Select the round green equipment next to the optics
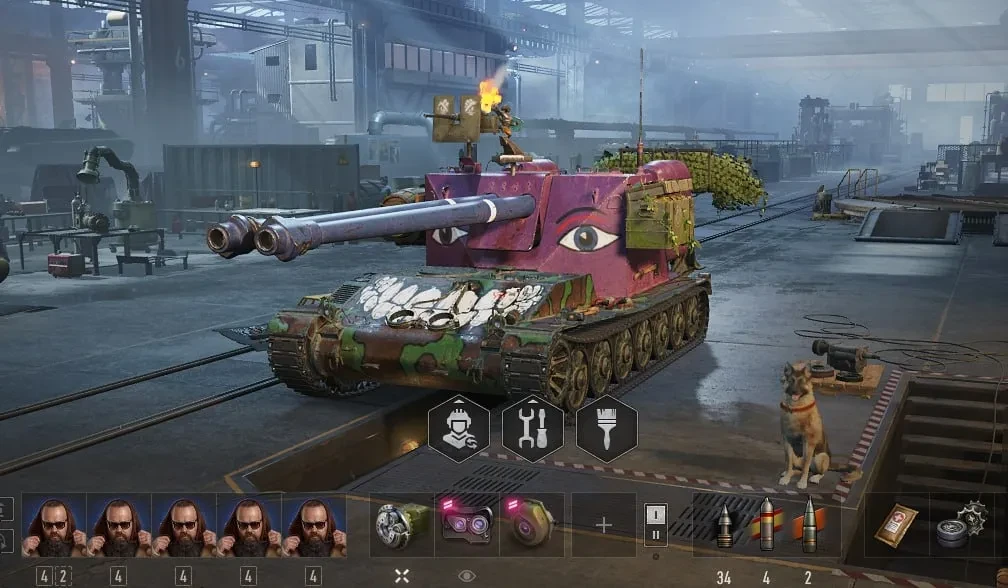Image resolution: width=1008 pixels, height=588 pixels. pos(531,525)
